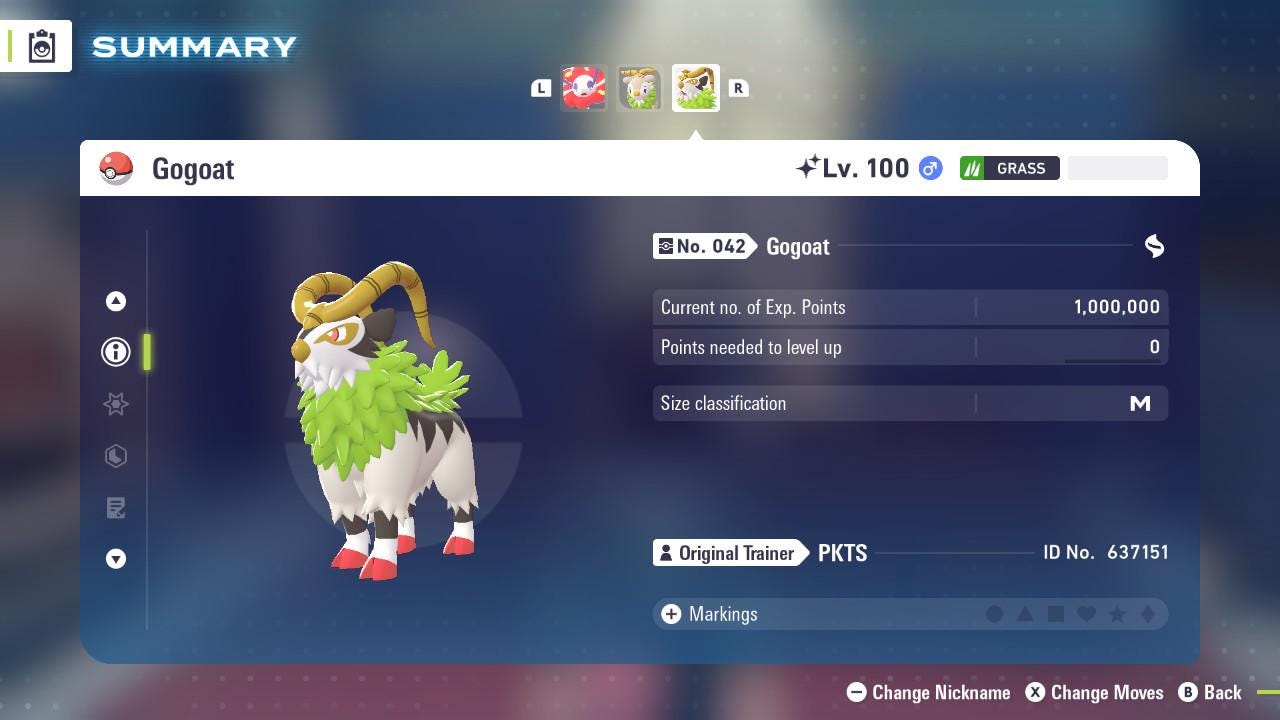Expand upward using the up arrow in the sidebar
The width and height of the screenshot is (1280, 720).
[116, 300]
